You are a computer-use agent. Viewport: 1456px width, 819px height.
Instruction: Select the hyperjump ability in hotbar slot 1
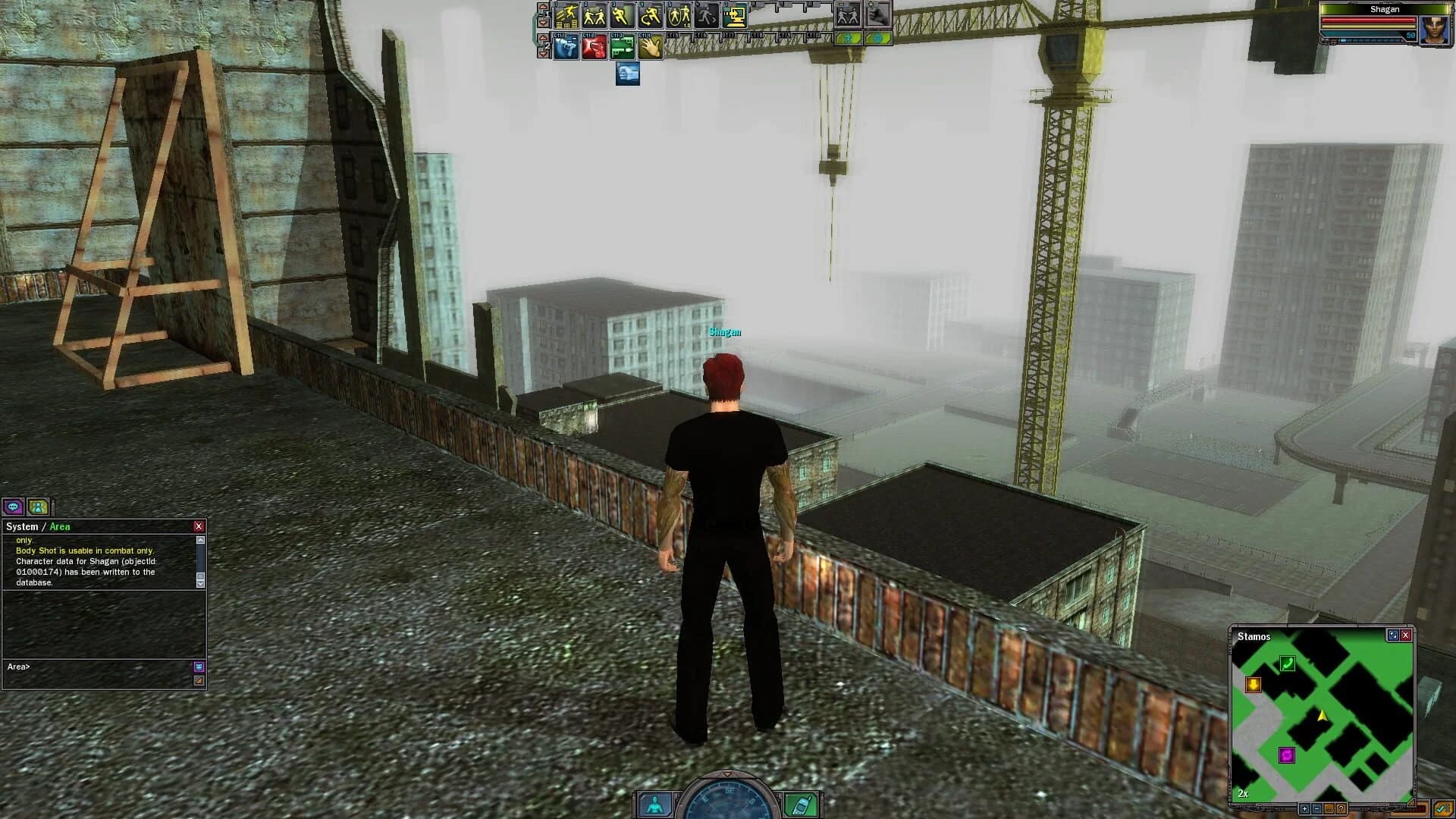tap(566, 15)
